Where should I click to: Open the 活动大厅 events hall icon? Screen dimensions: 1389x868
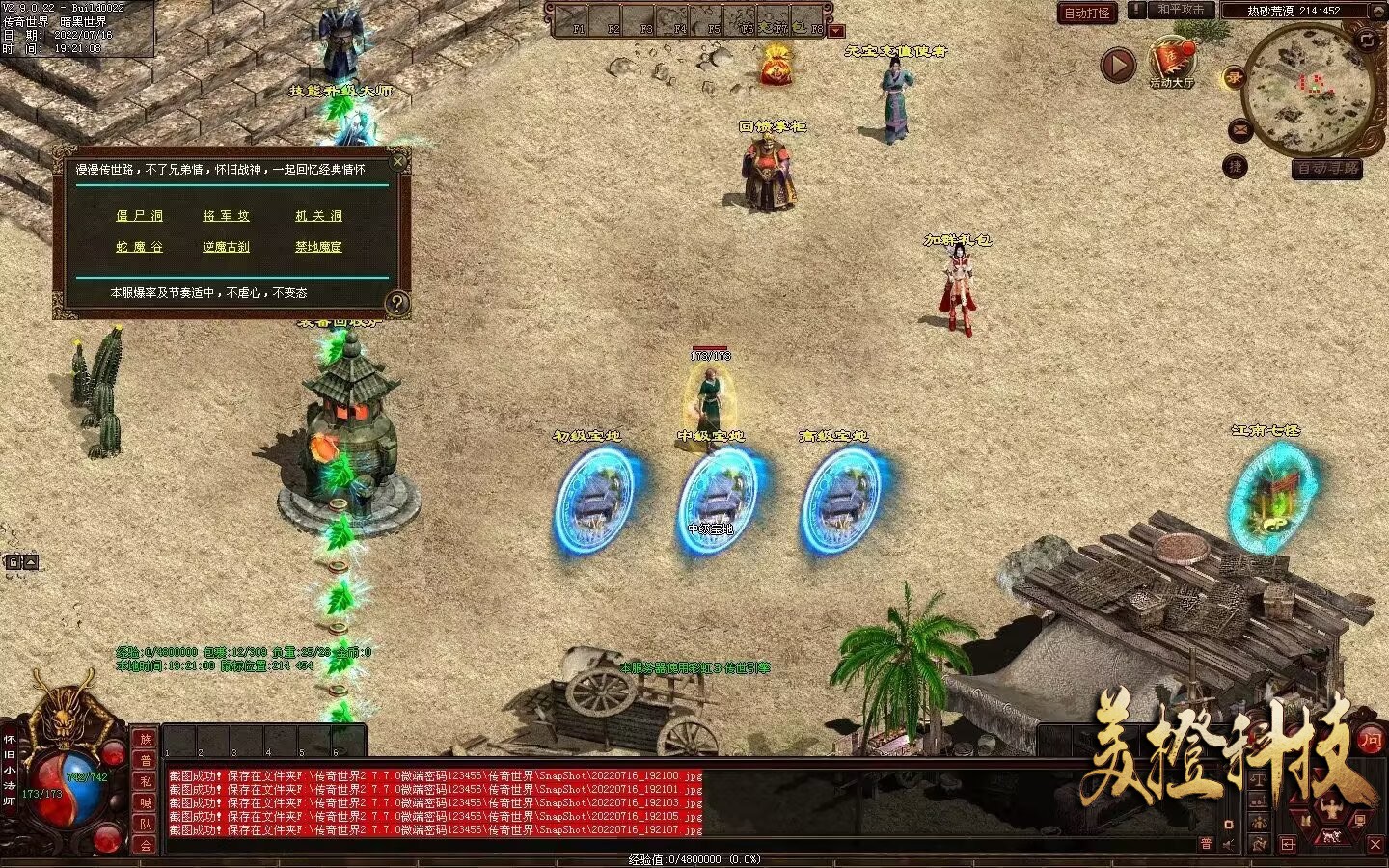pos(1171,64)
